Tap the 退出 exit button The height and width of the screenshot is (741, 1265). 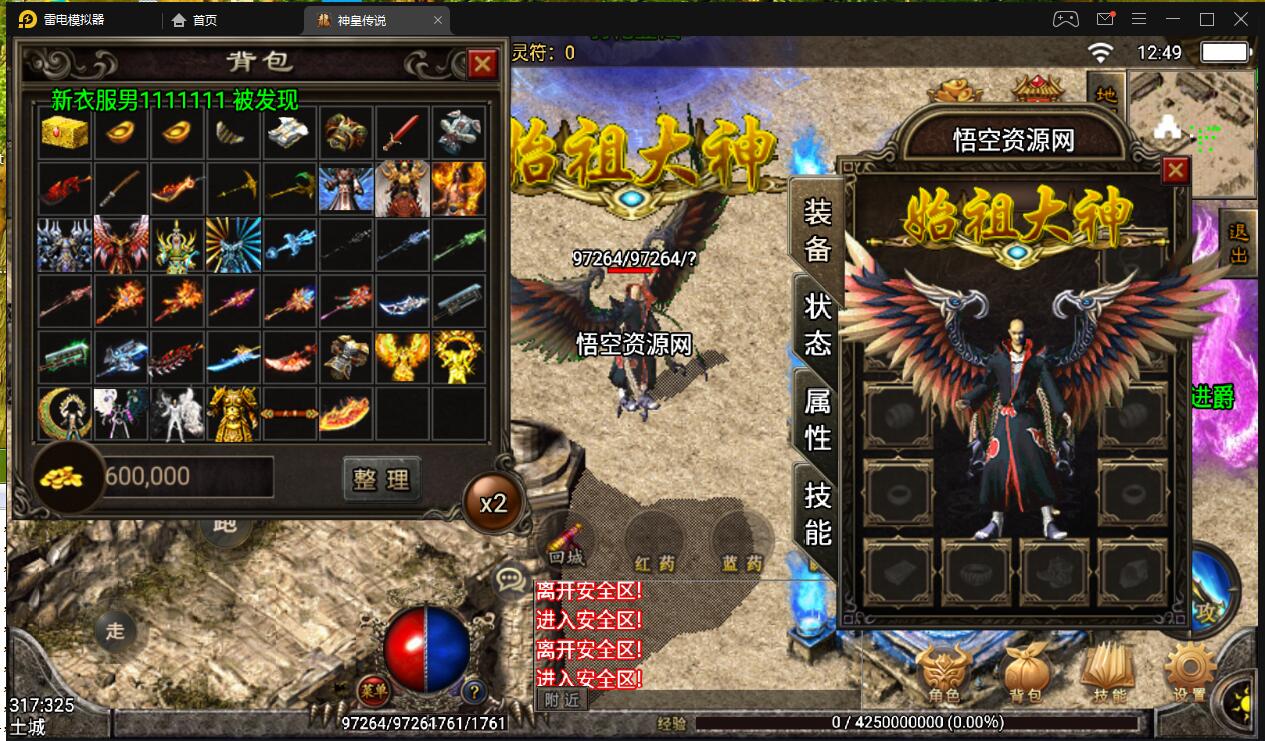tap(1238, 243)
